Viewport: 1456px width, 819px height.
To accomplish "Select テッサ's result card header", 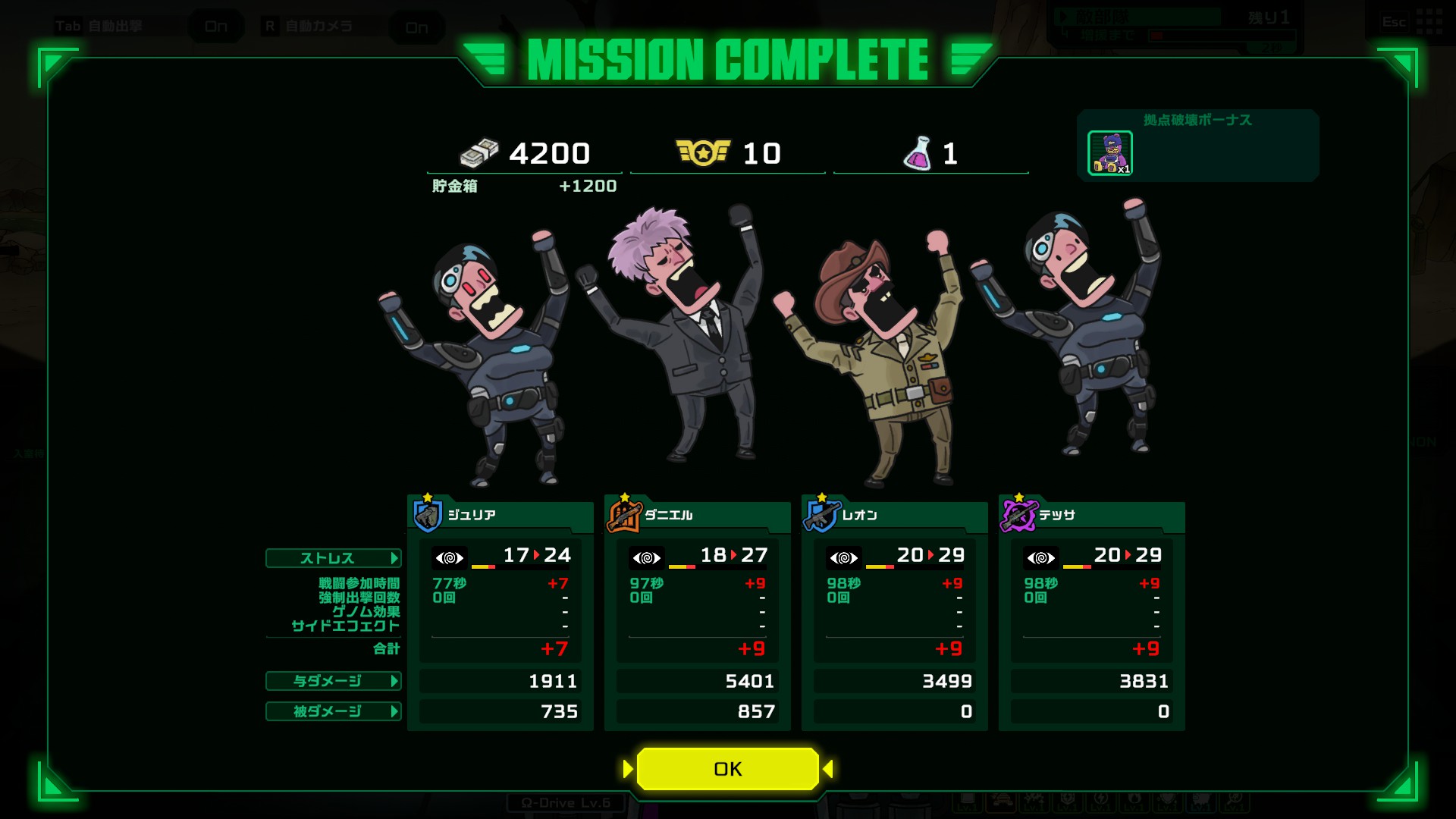I will (x=1092, y=516).
